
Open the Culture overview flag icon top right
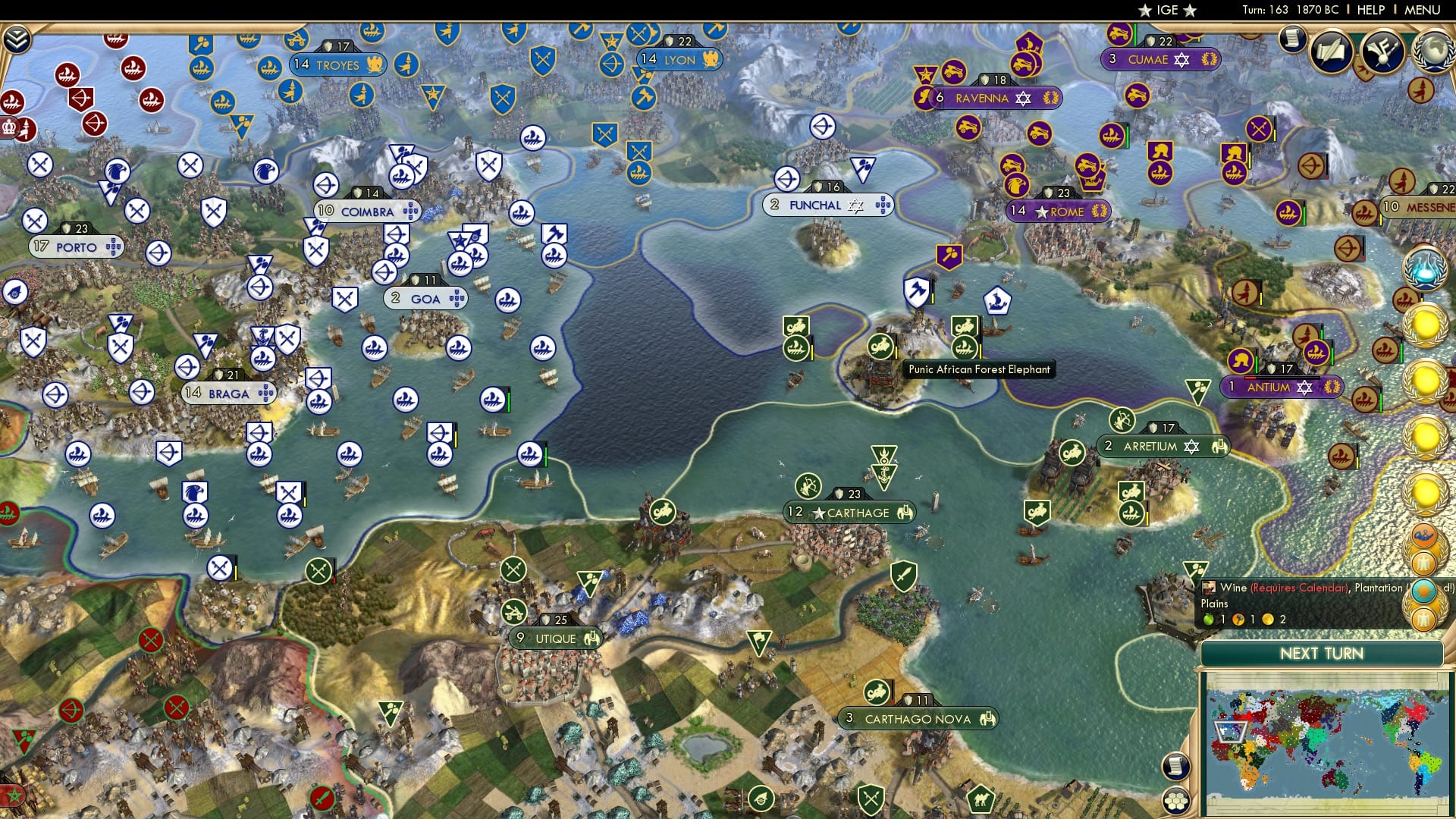point(1382,49)
